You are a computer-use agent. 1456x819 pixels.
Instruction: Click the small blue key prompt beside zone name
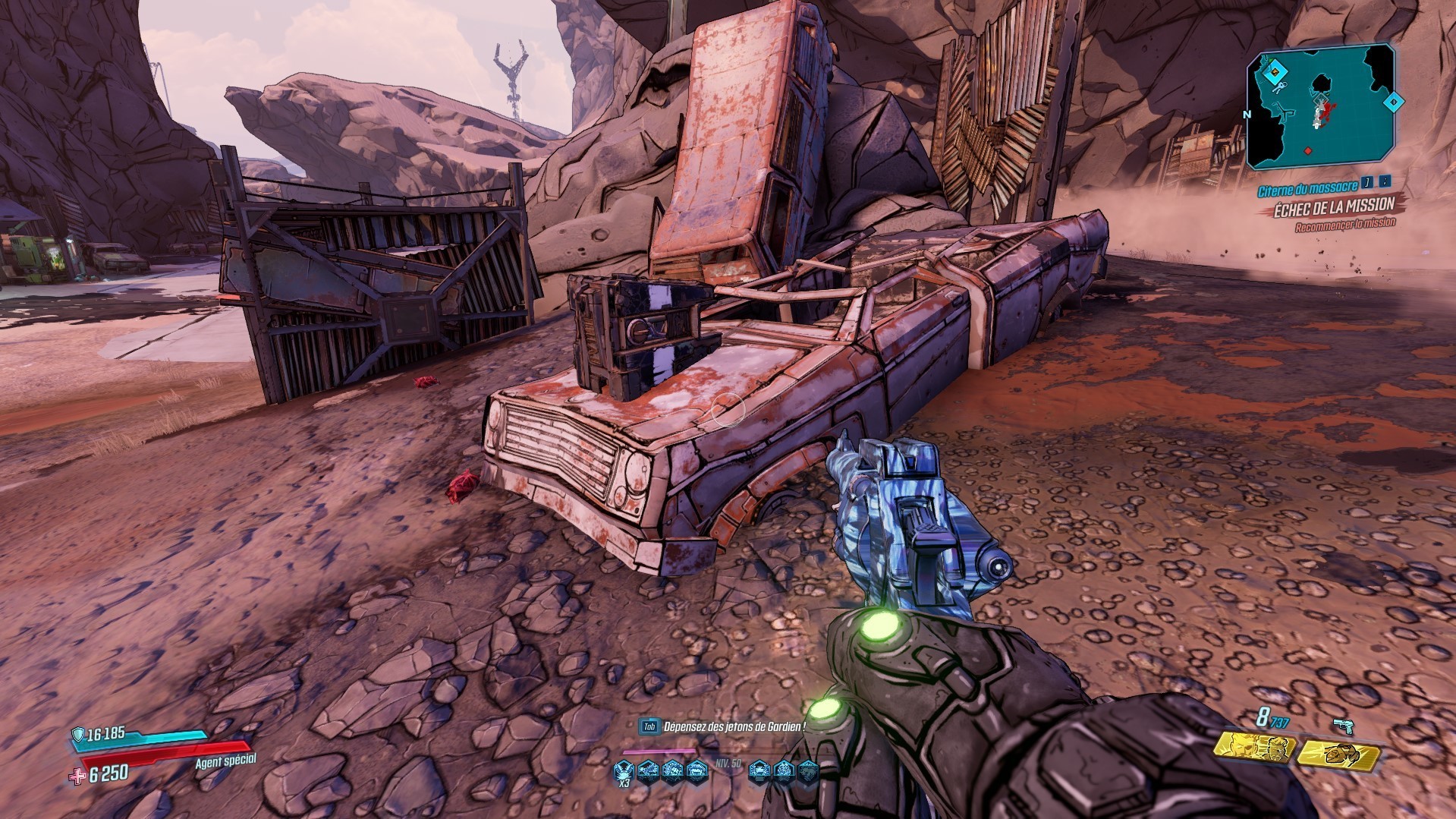point(1366,183)
